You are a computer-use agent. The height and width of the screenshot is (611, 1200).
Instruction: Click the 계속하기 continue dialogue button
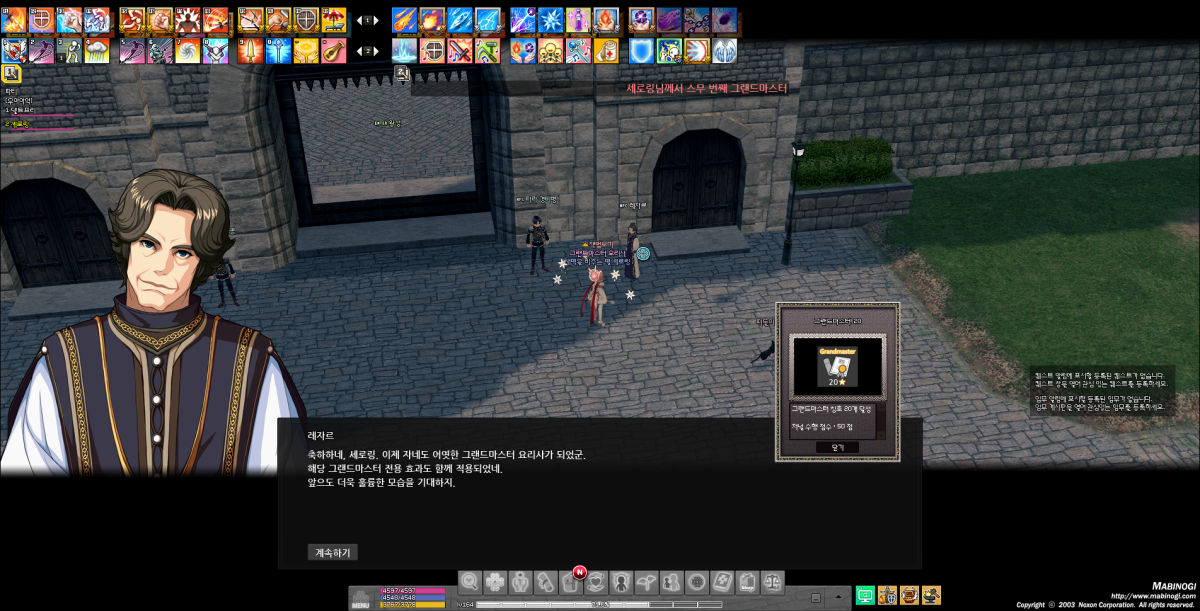pos(332,552)
